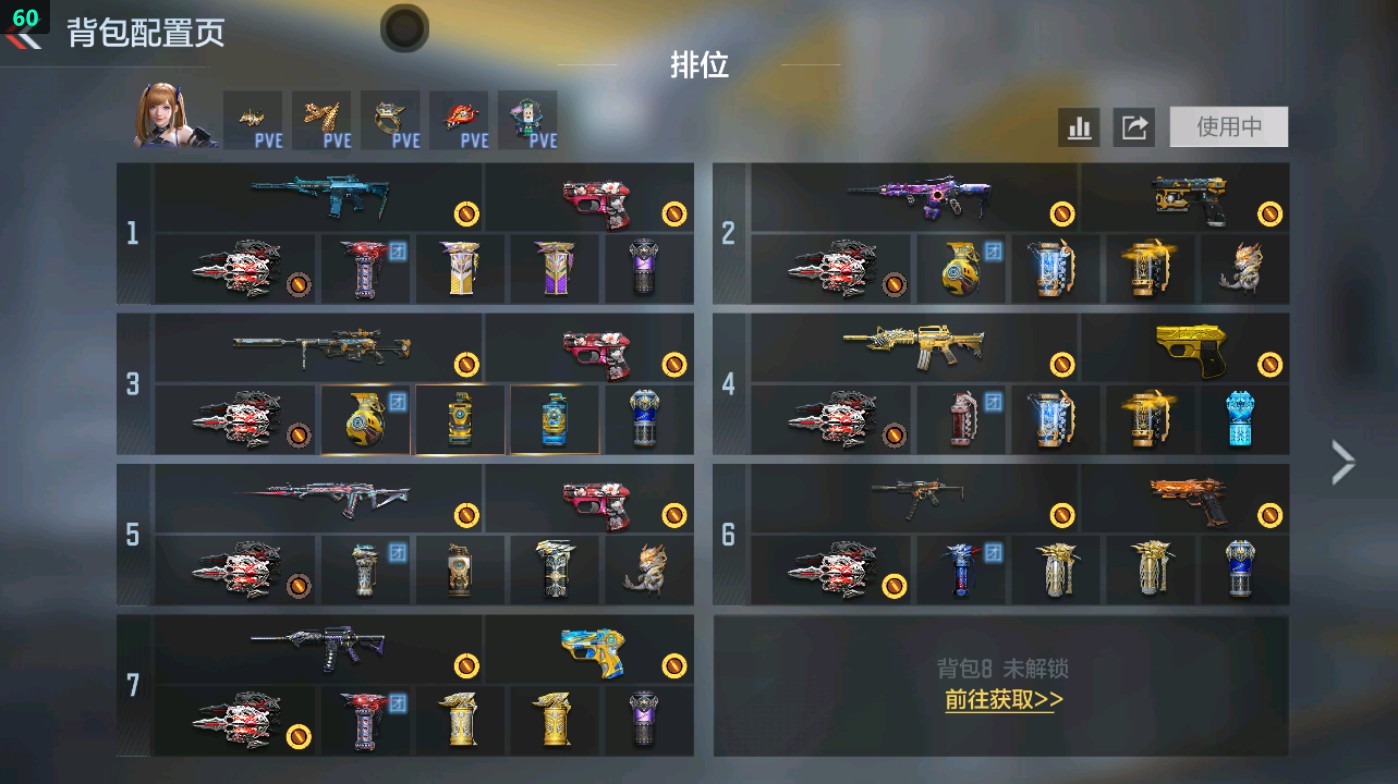Open the stats bar chart panel

click(1078, 127)
